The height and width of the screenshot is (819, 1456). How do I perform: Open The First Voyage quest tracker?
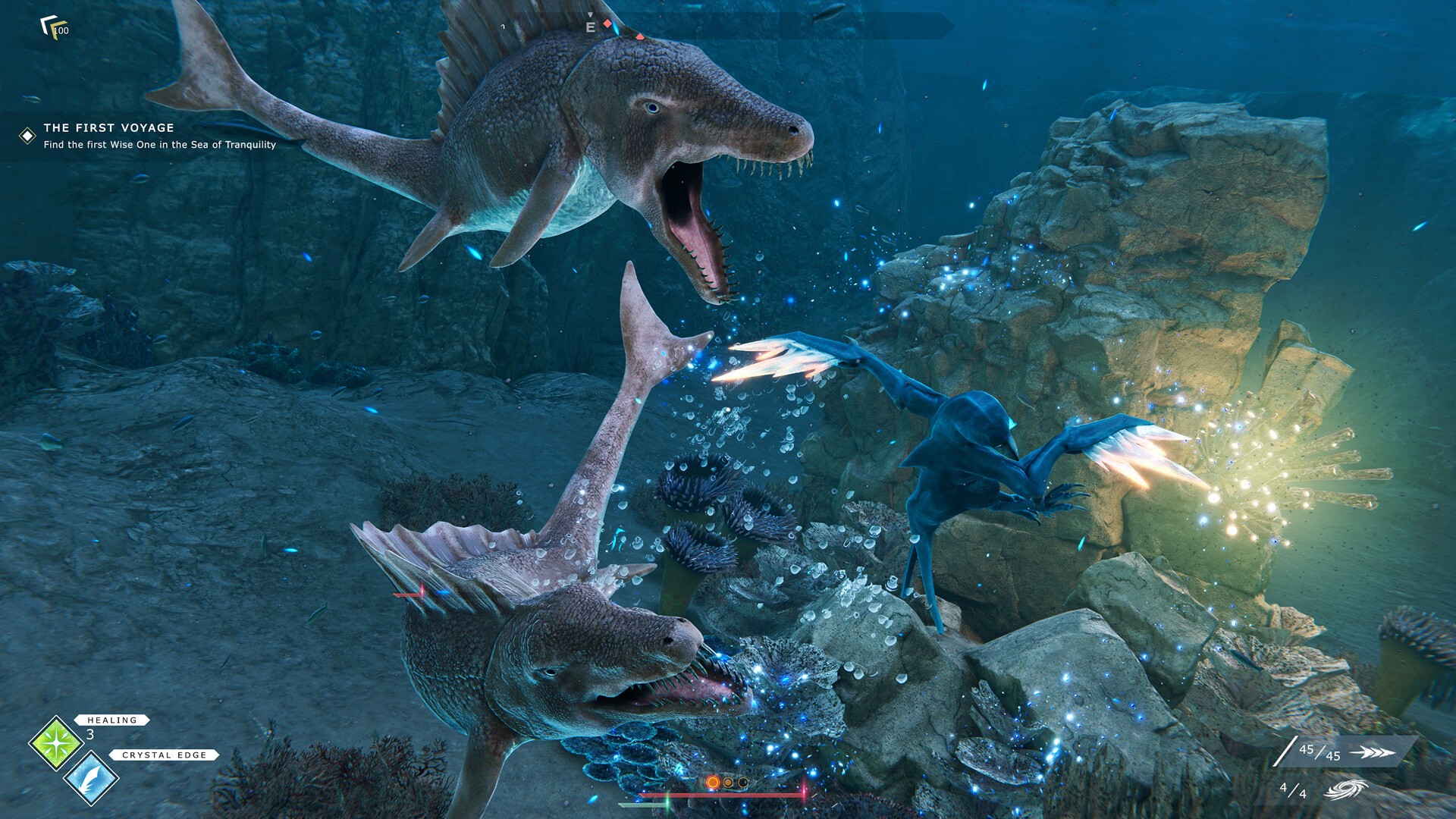click(108, 128)
